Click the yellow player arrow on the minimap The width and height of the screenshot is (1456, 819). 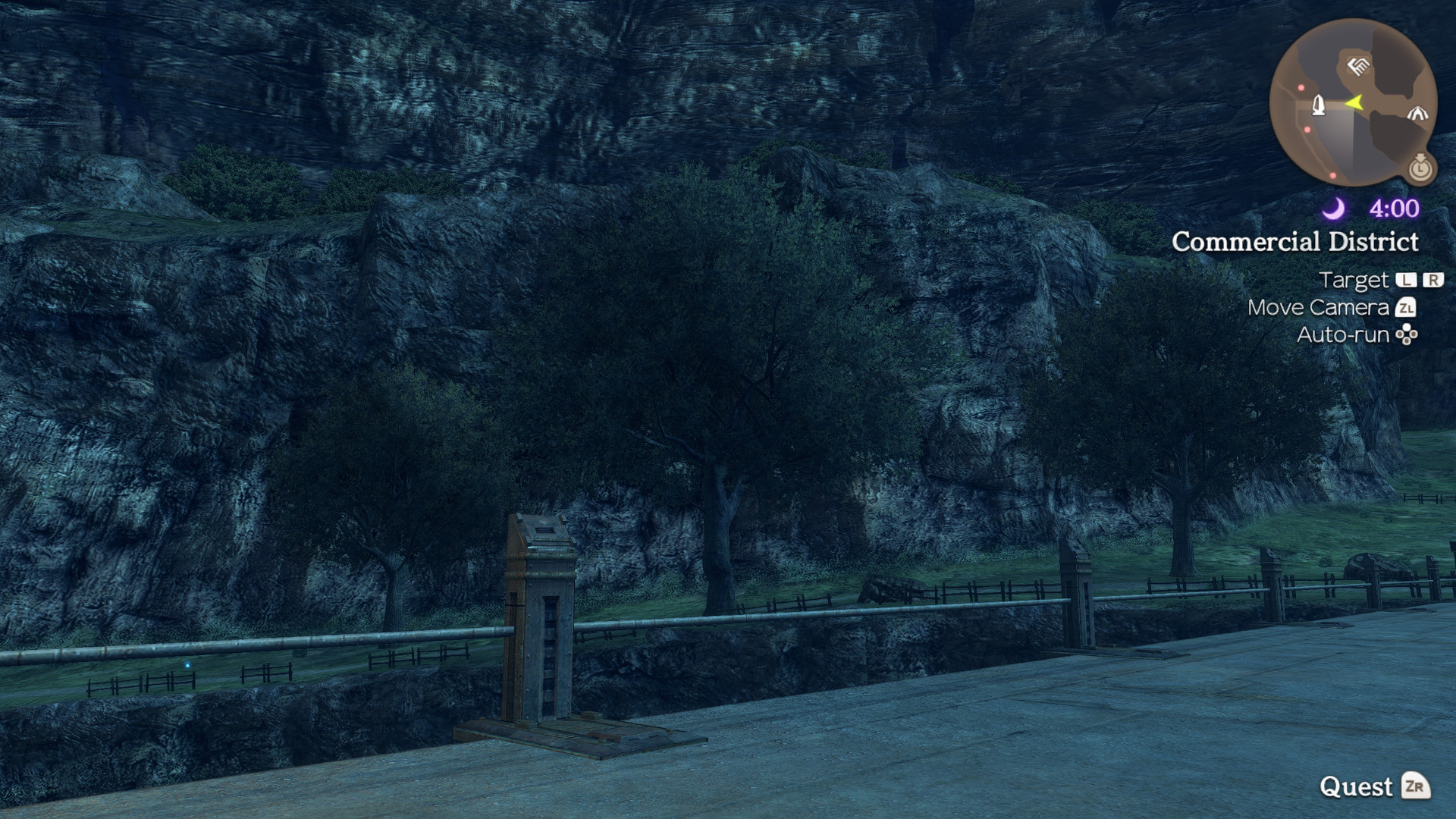point(1355,103)
